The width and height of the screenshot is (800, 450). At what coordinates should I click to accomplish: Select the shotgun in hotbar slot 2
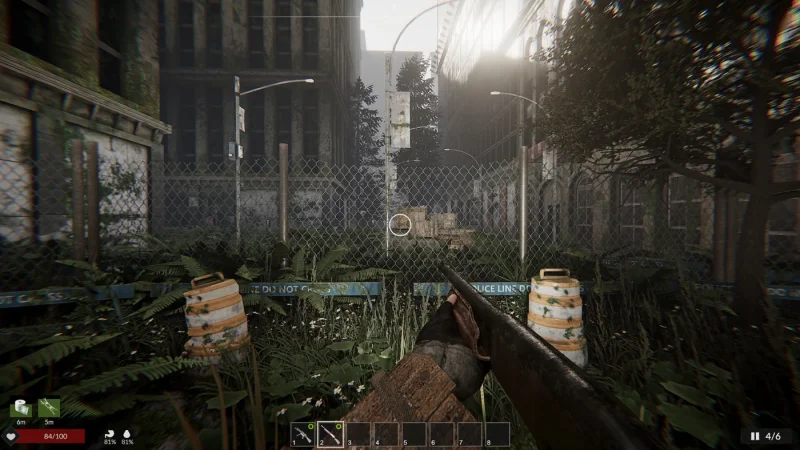point(330,434)
